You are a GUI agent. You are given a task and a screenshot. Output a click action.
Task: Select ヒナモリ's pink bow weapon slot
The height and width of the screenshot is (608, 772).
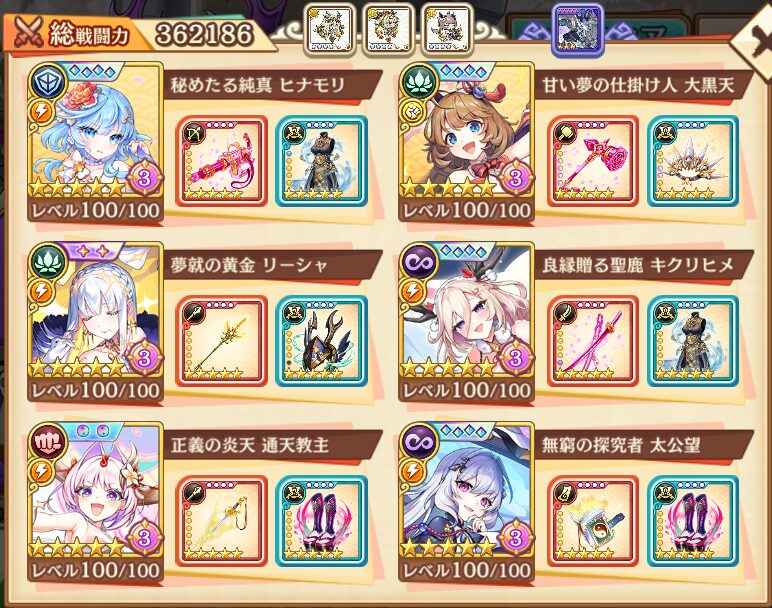pos(222,161)
